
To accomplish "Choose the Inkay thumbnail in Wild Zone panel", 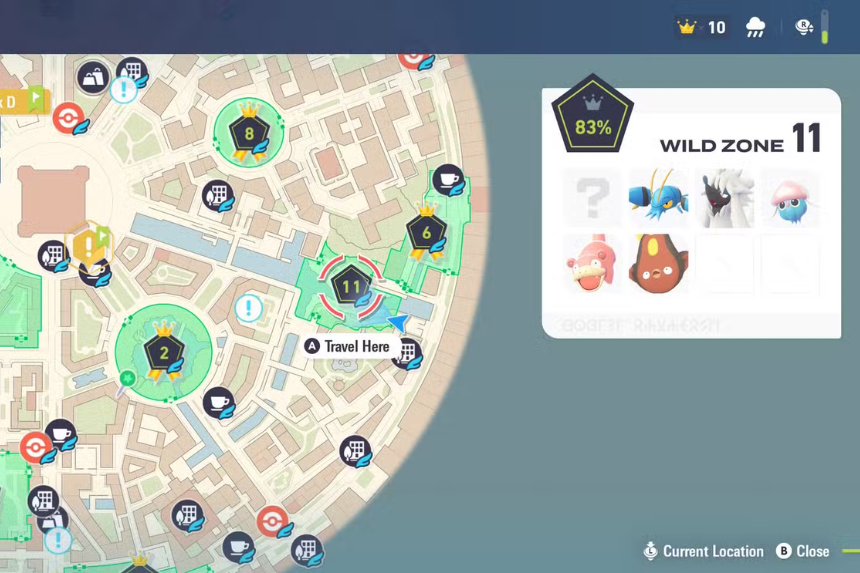I will coord(790,197).
